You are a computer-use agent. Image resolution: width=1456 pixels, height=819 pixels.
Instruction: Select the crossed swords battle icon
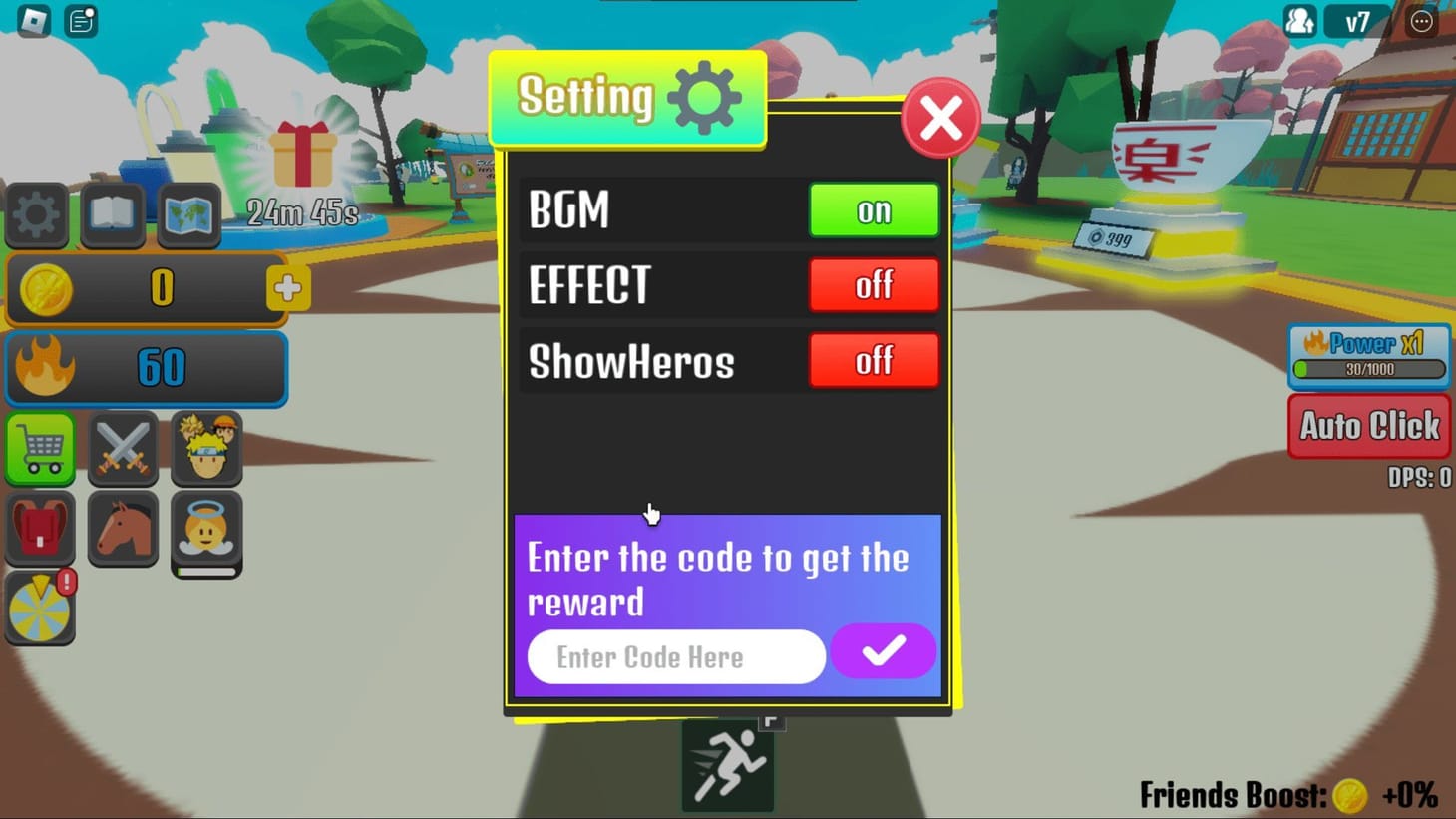[x=122, y=449]
